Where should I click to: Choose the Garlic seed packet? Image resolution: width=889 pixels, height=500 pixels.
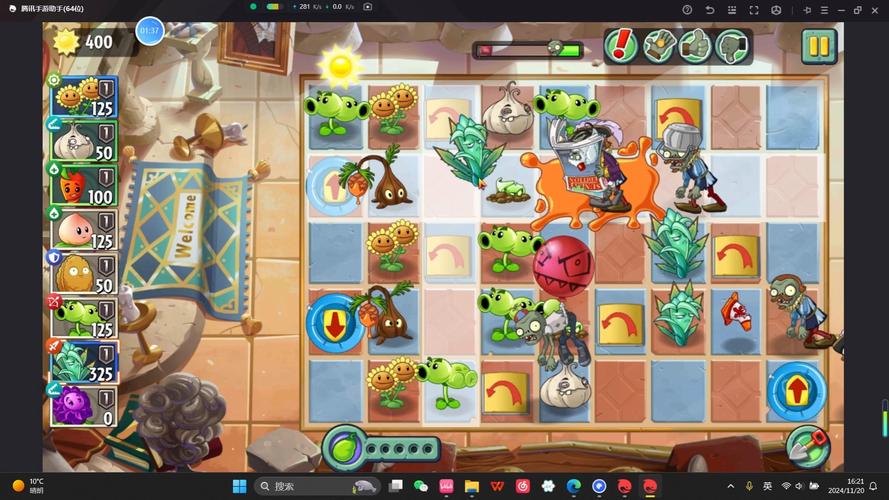point(84,141)
